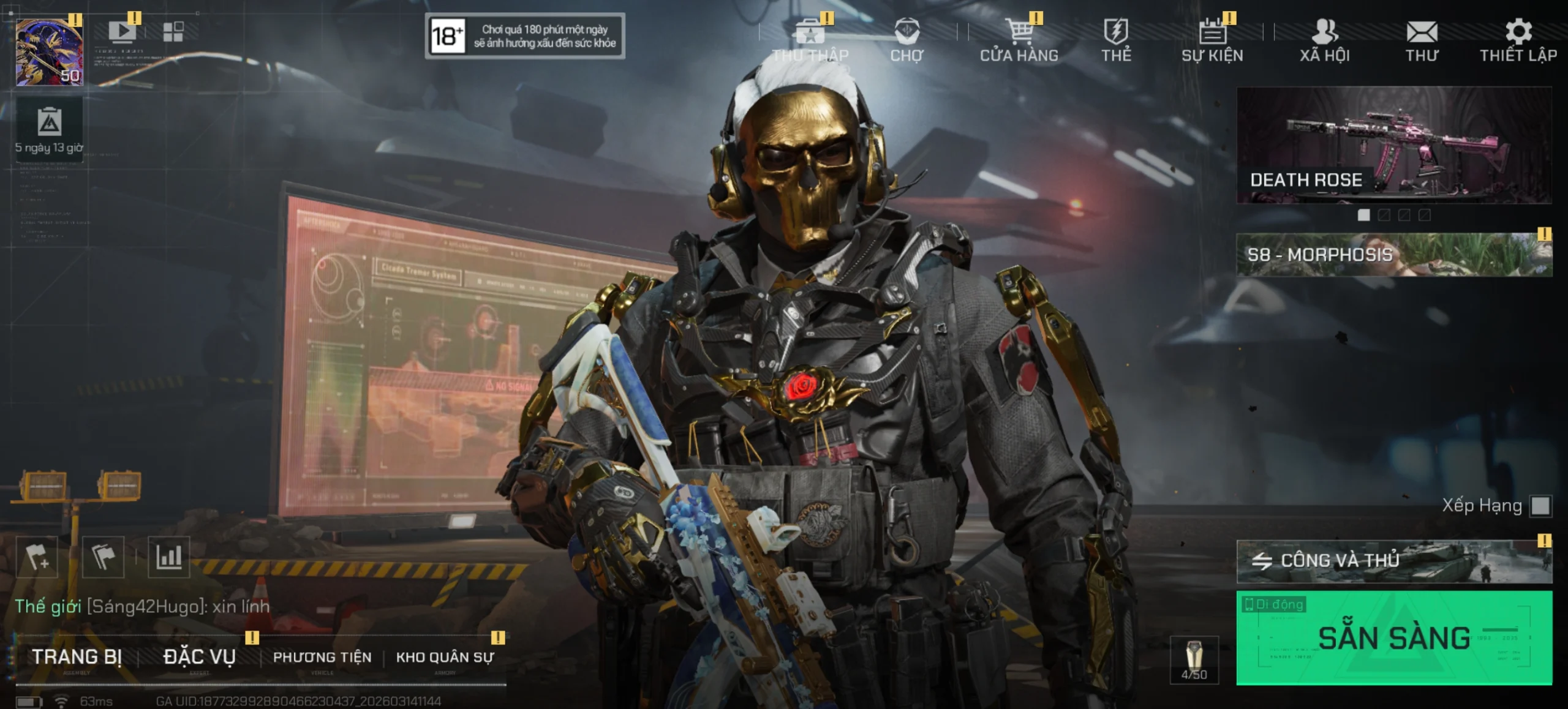Open the Cửa Hàng store
Viewport: 1568px width, 709px height.
1019,40
